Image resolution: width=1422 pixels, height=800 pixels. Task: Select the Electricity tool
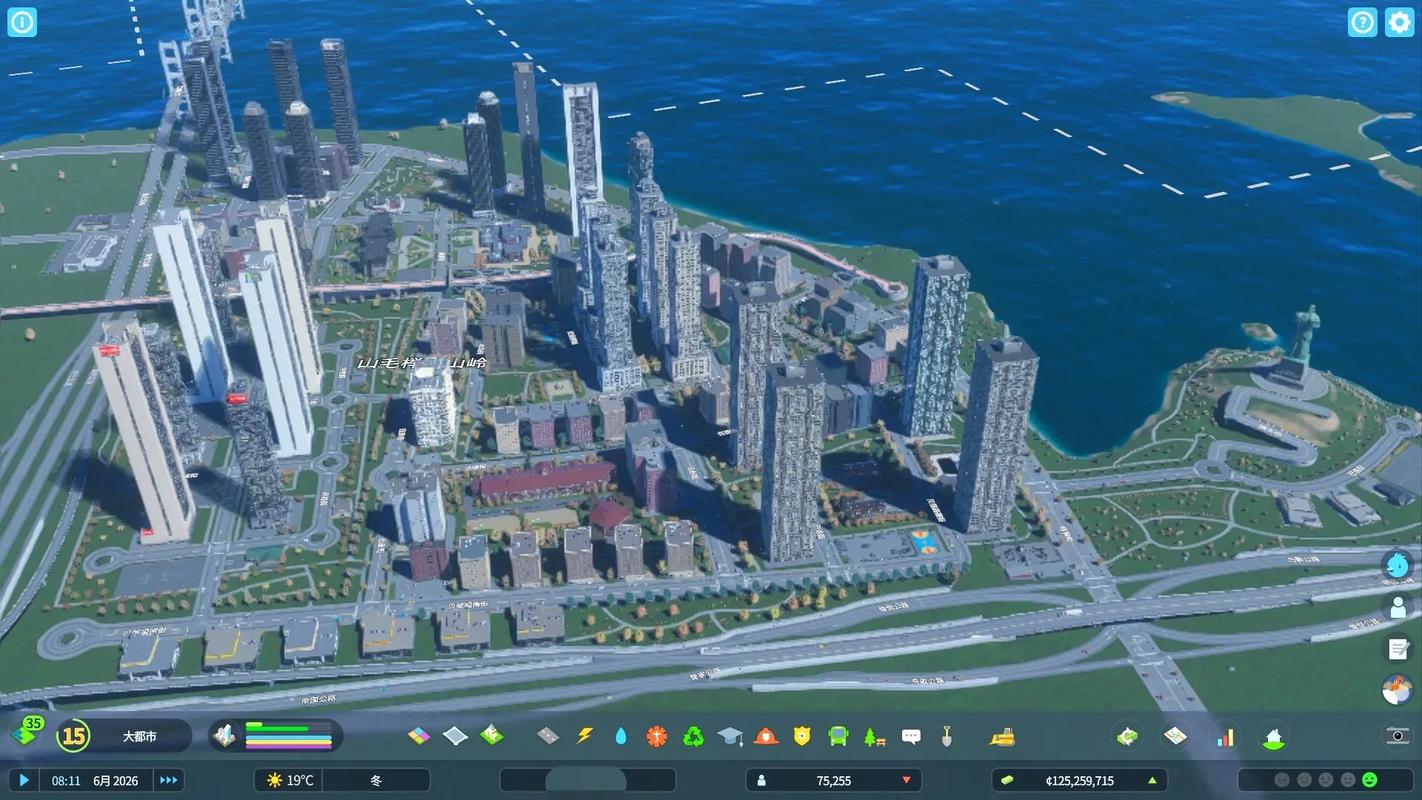[x=584, y=735]
